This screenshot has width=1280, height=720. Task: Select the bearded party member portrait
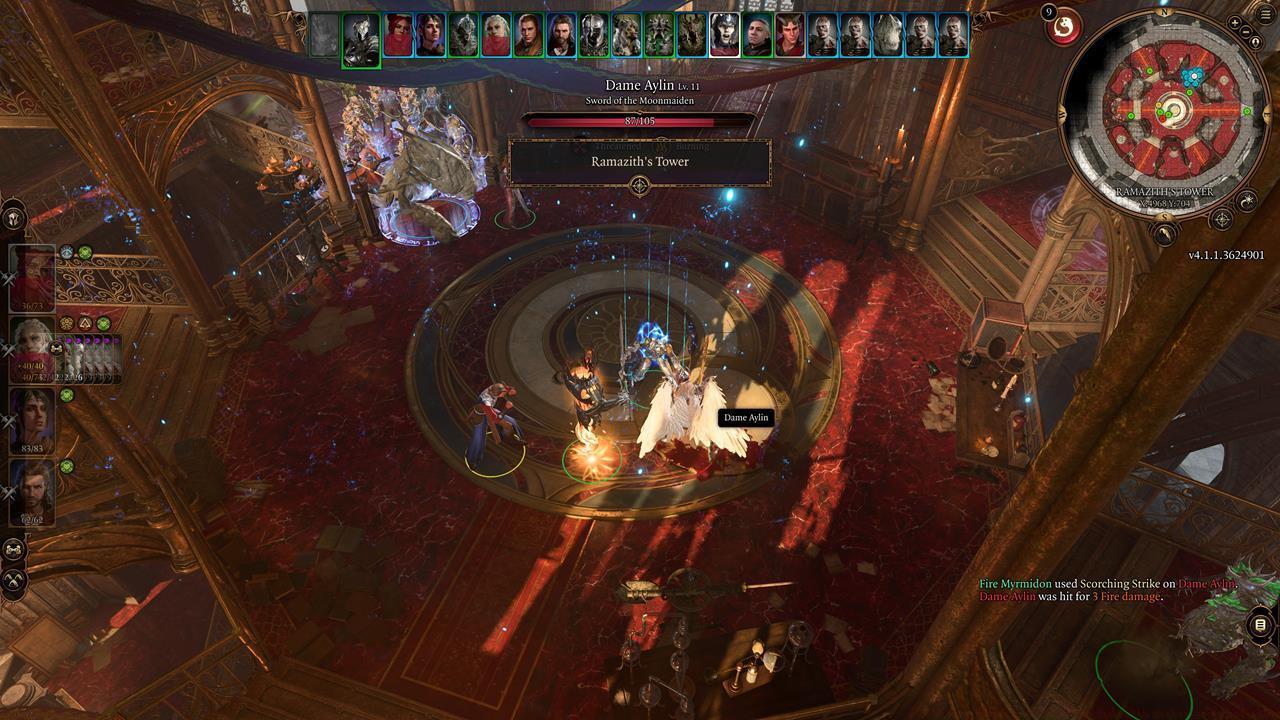(32, 492)
